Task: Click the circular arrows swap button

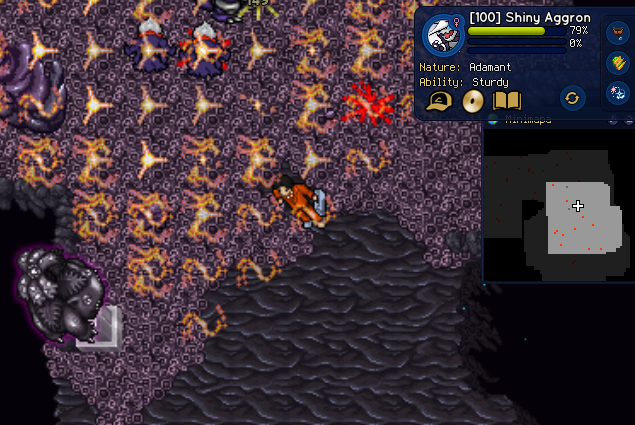Action: 572,98
